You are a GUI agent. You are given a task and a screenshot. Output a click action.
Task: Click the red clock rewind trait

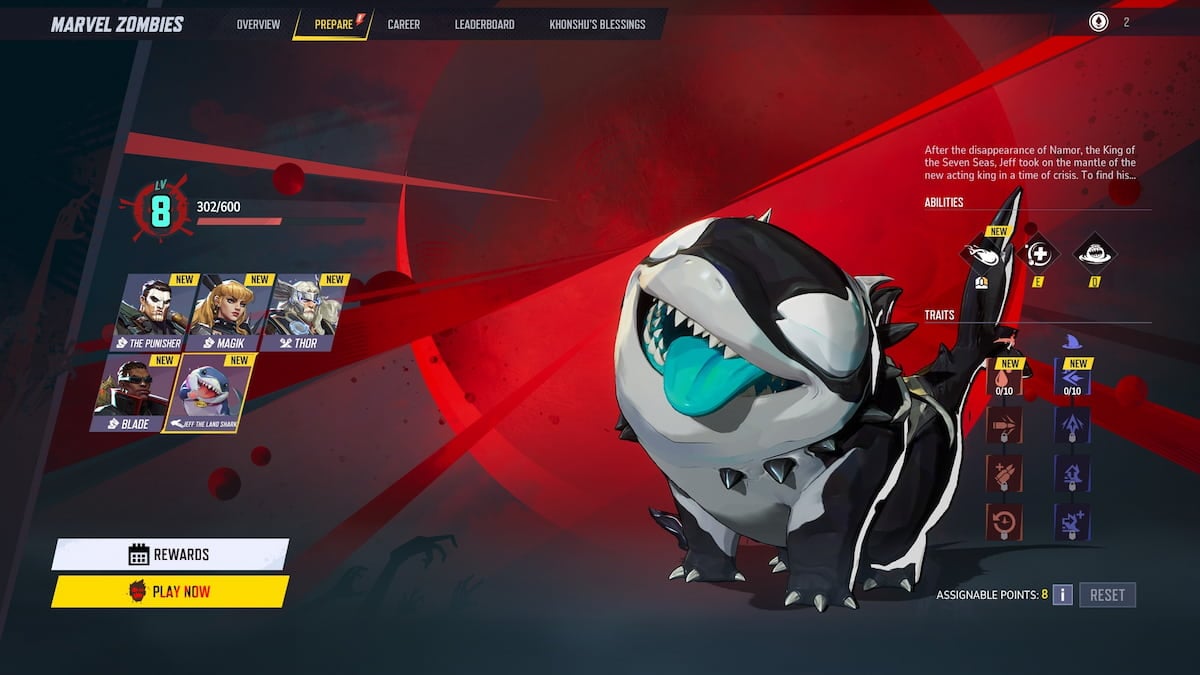click(1003, 521)
